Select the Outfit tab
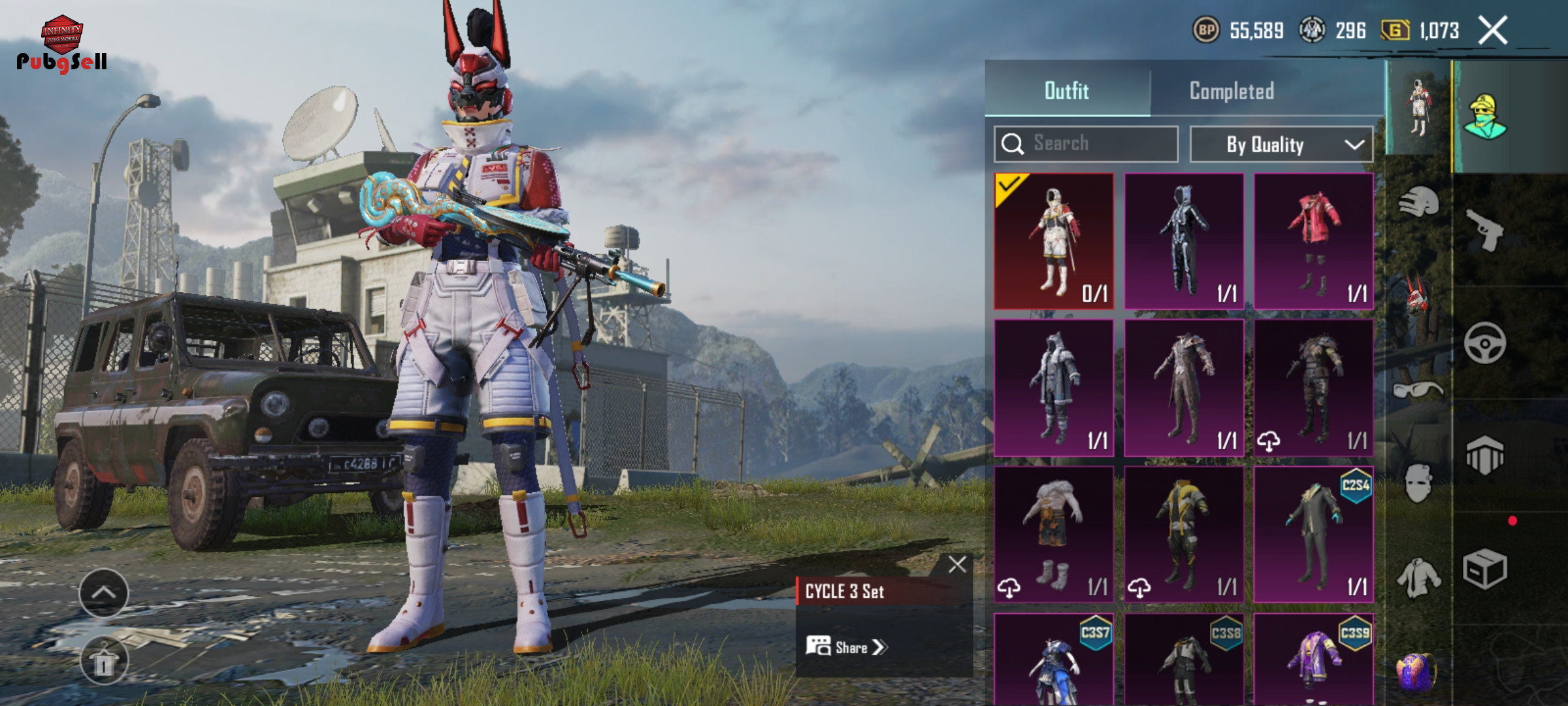The width and height of the screenshot is (1568, 706). (1066, 91)
